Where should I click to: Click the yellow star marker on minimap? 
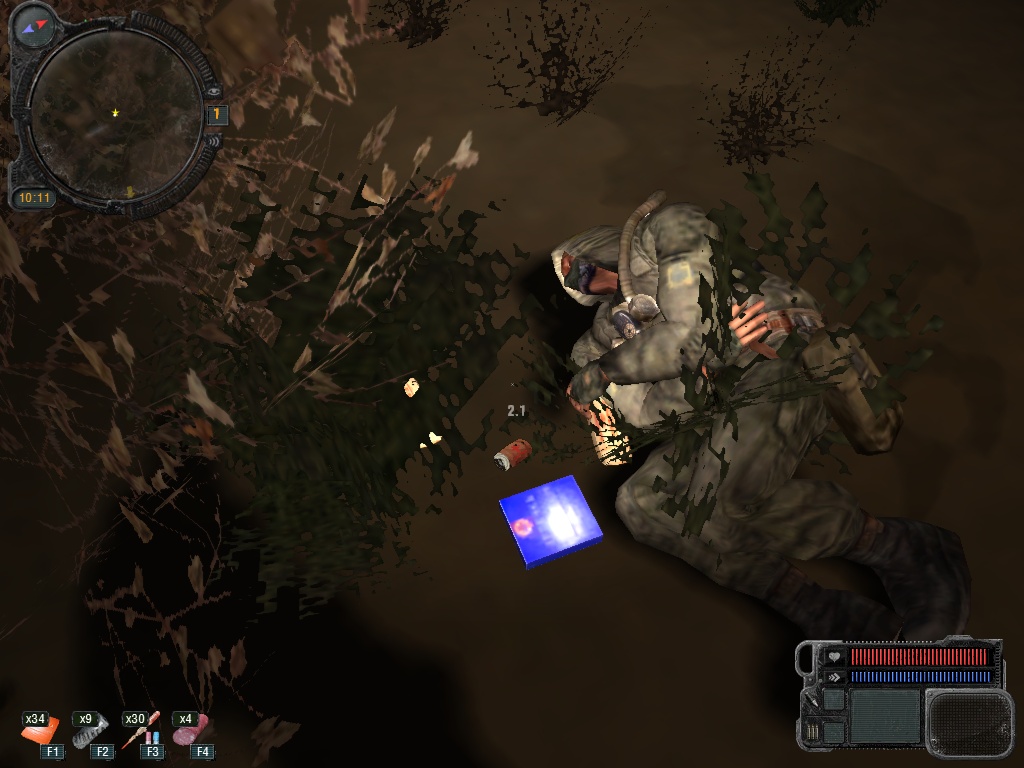coord(117,113)
